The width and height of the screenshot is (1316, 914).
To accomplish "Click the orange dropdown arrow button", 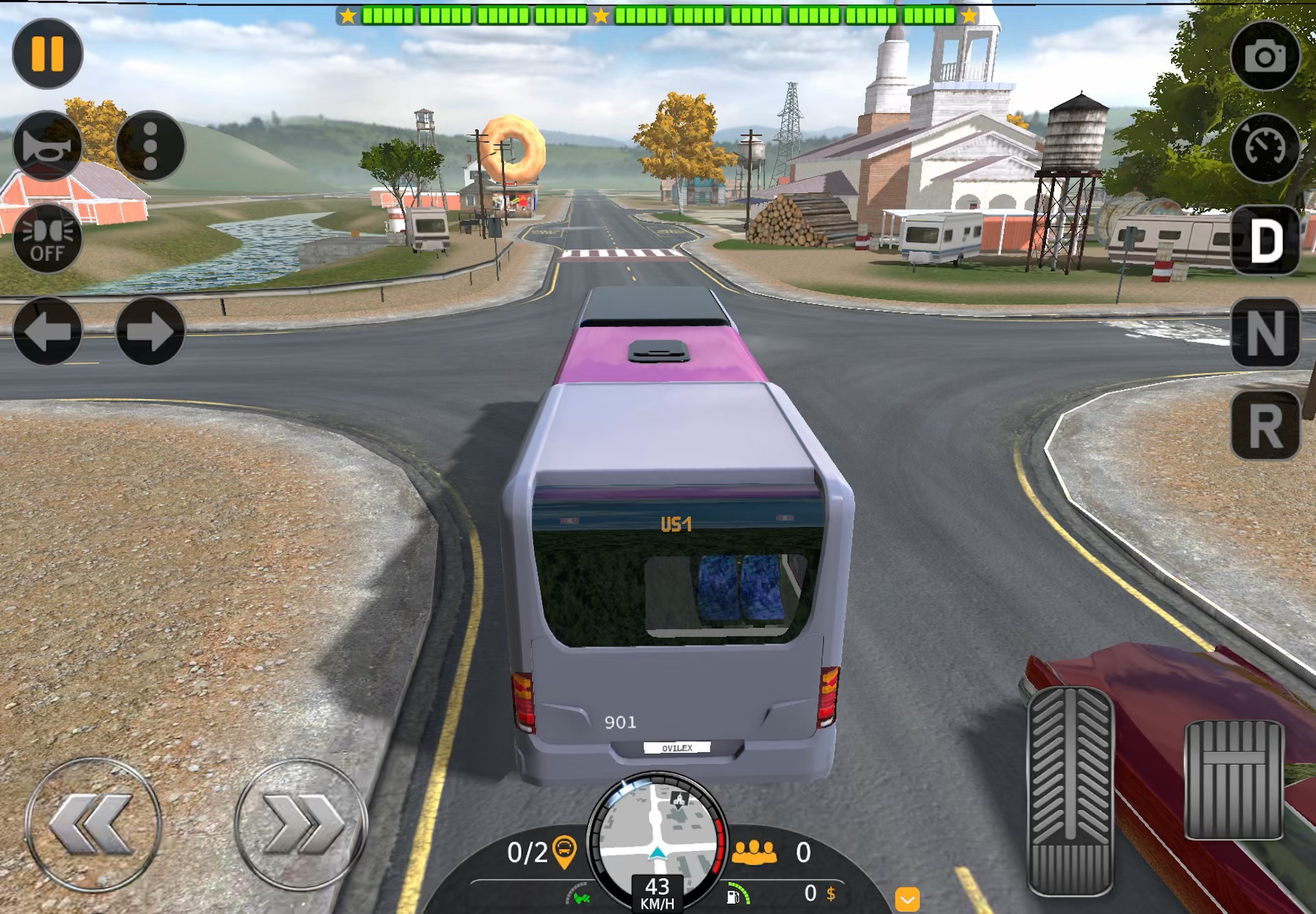I will (907, 899).
